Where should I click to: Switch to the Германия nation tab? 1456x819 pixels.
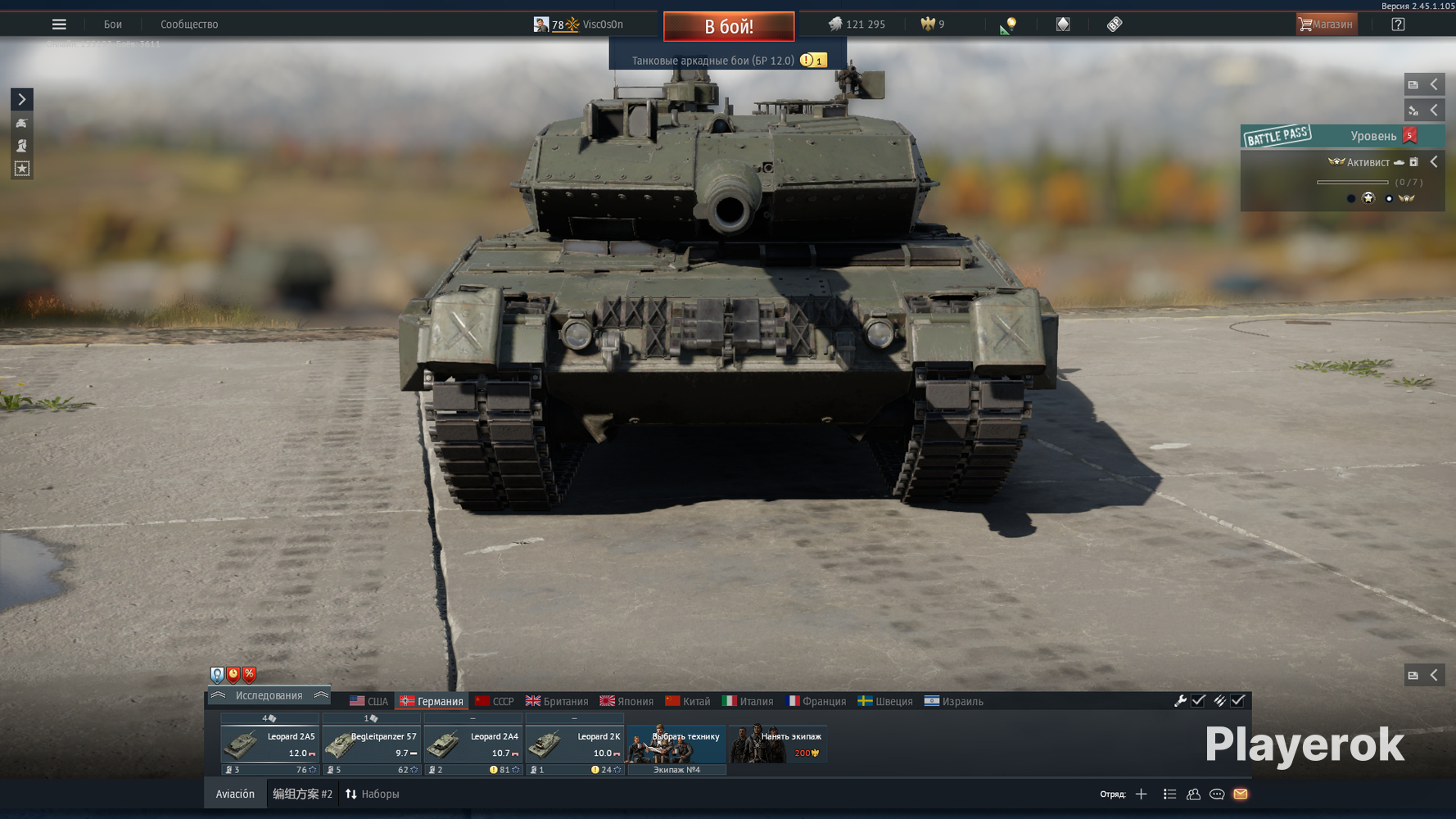point(432,701)
